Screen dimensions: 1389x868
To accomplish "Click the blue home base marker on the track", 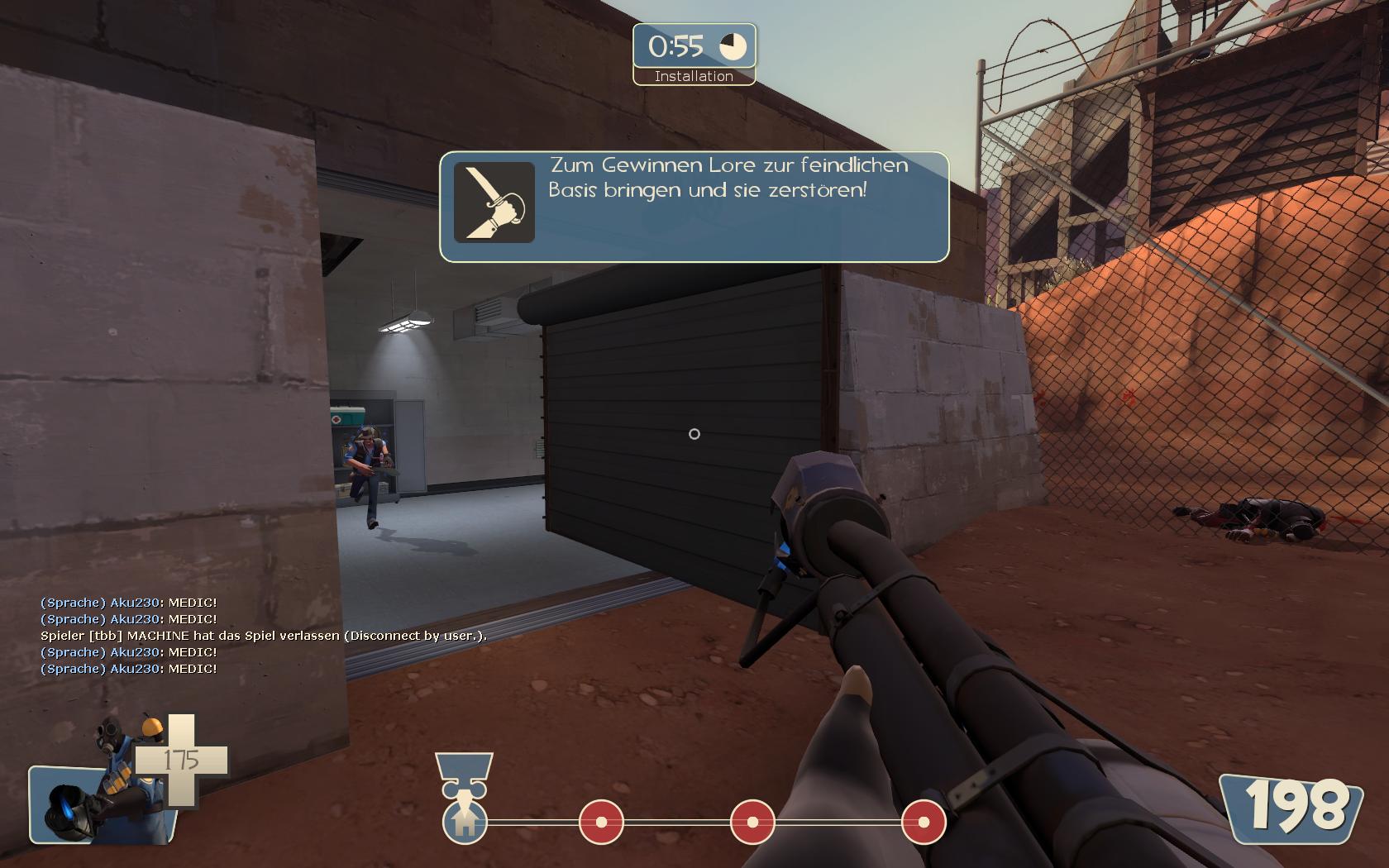I will [465, 822].
